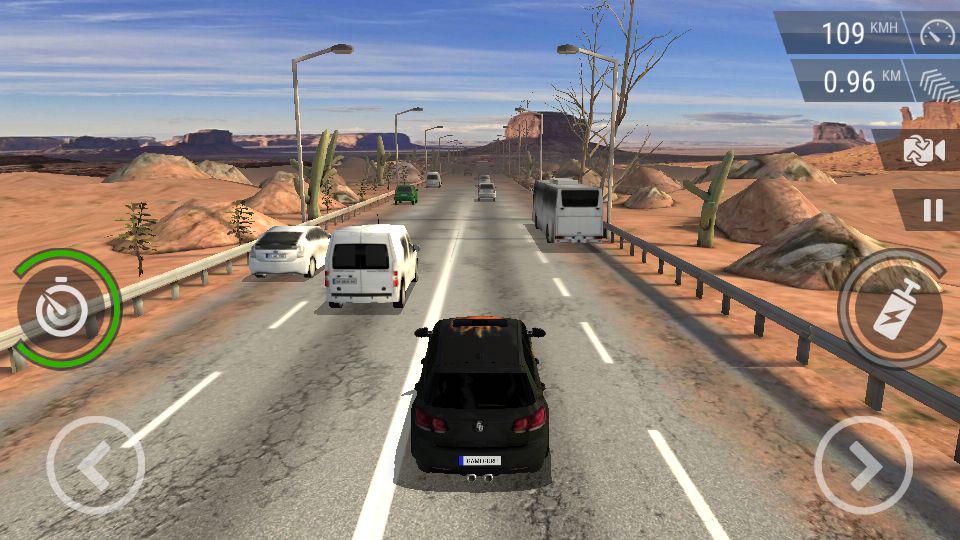Switch the camera view
The height and width of the screenshot is (540, 960).
point(922,150)
